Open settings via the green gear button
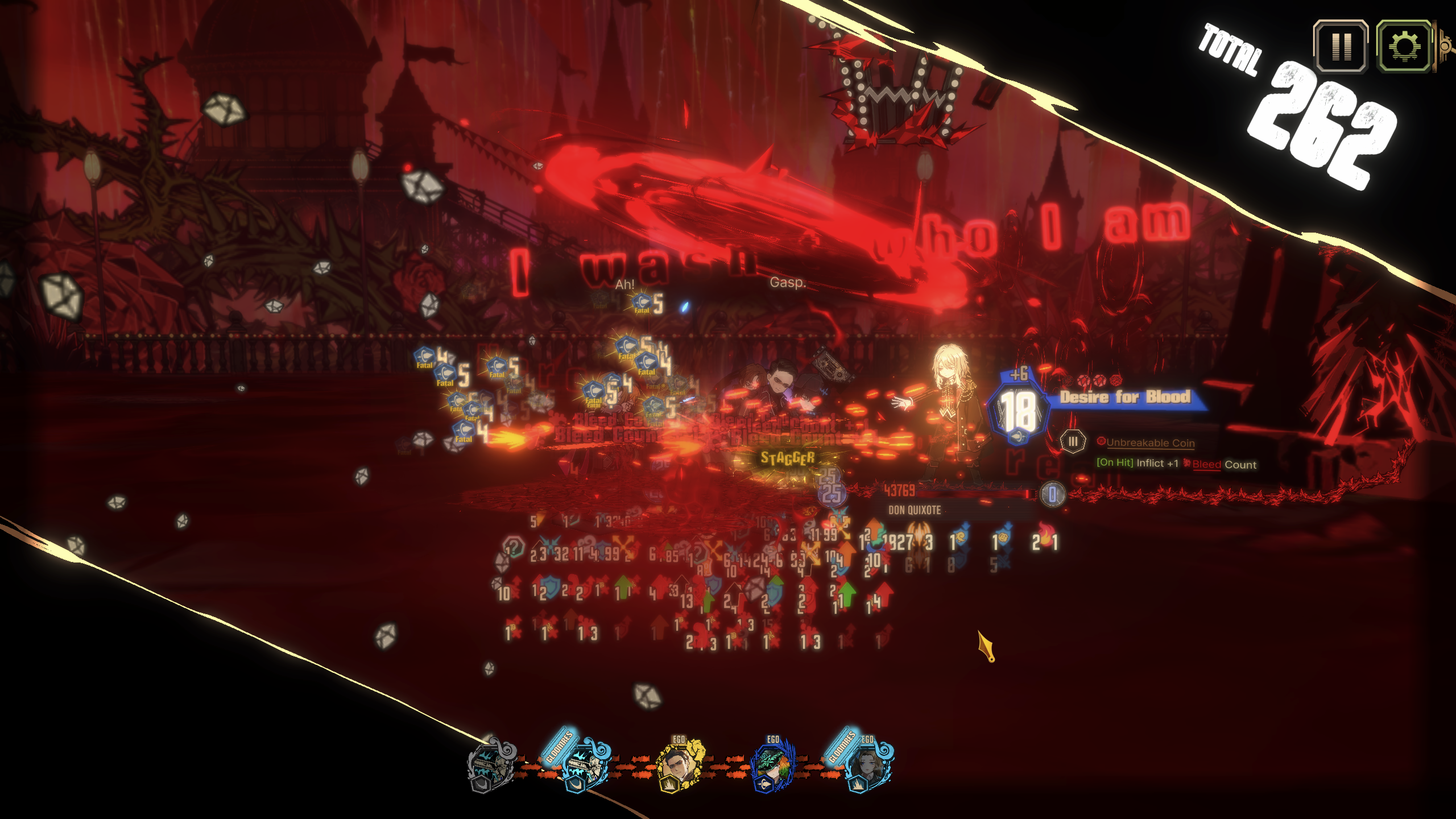The image size is (1456, 819). tap(1403, 47)
